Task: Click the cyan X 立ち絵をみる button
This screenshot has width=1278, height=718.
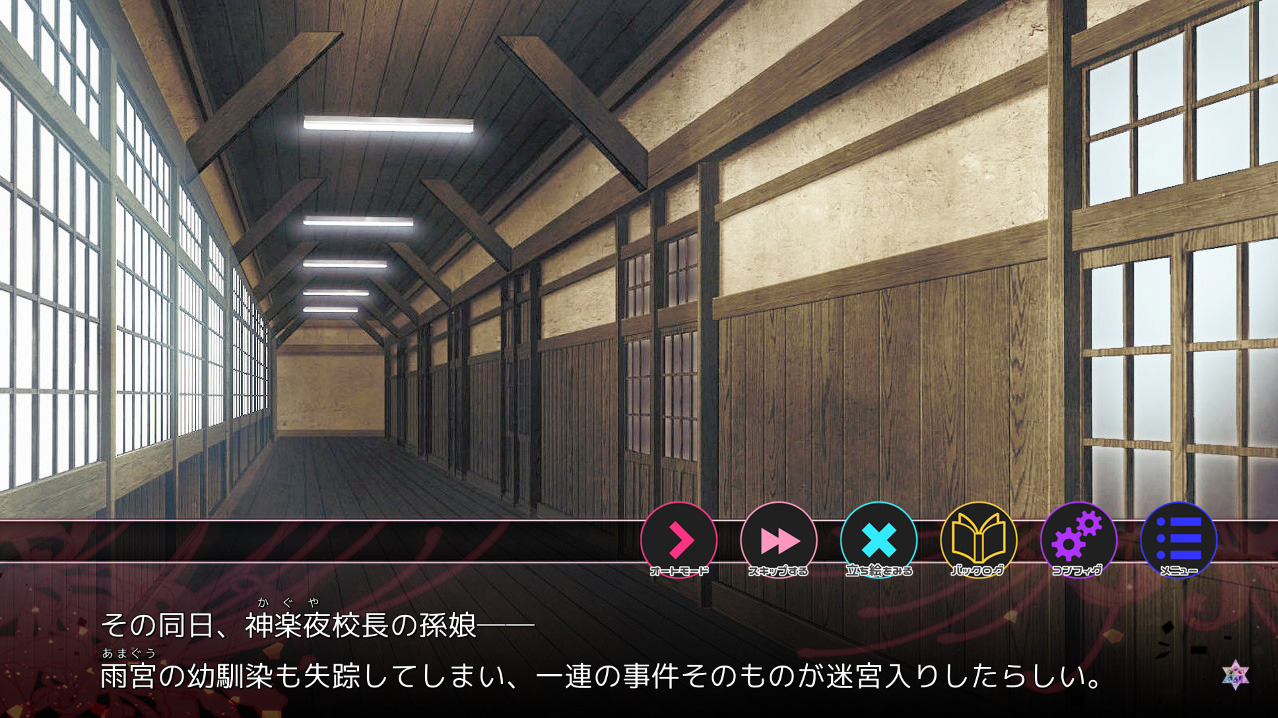Action: coord(879,540)
